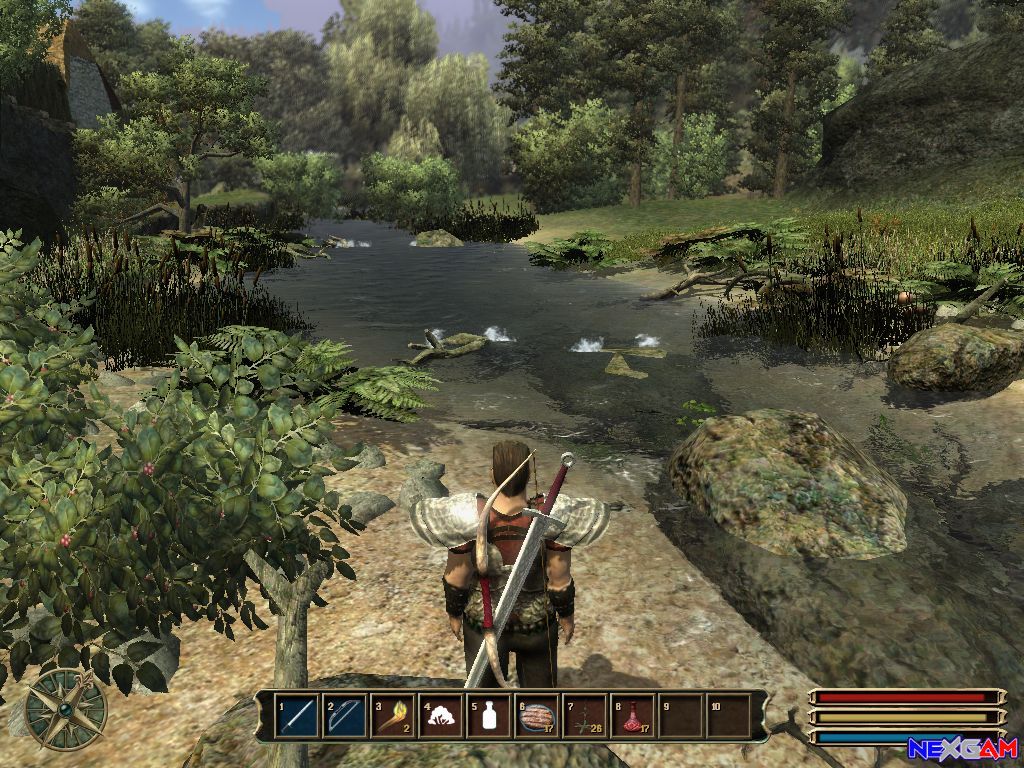The width and height of the screenshot is (1024, 768).
Task: Select the green herb in slot 7
Action: pos(586,716)
